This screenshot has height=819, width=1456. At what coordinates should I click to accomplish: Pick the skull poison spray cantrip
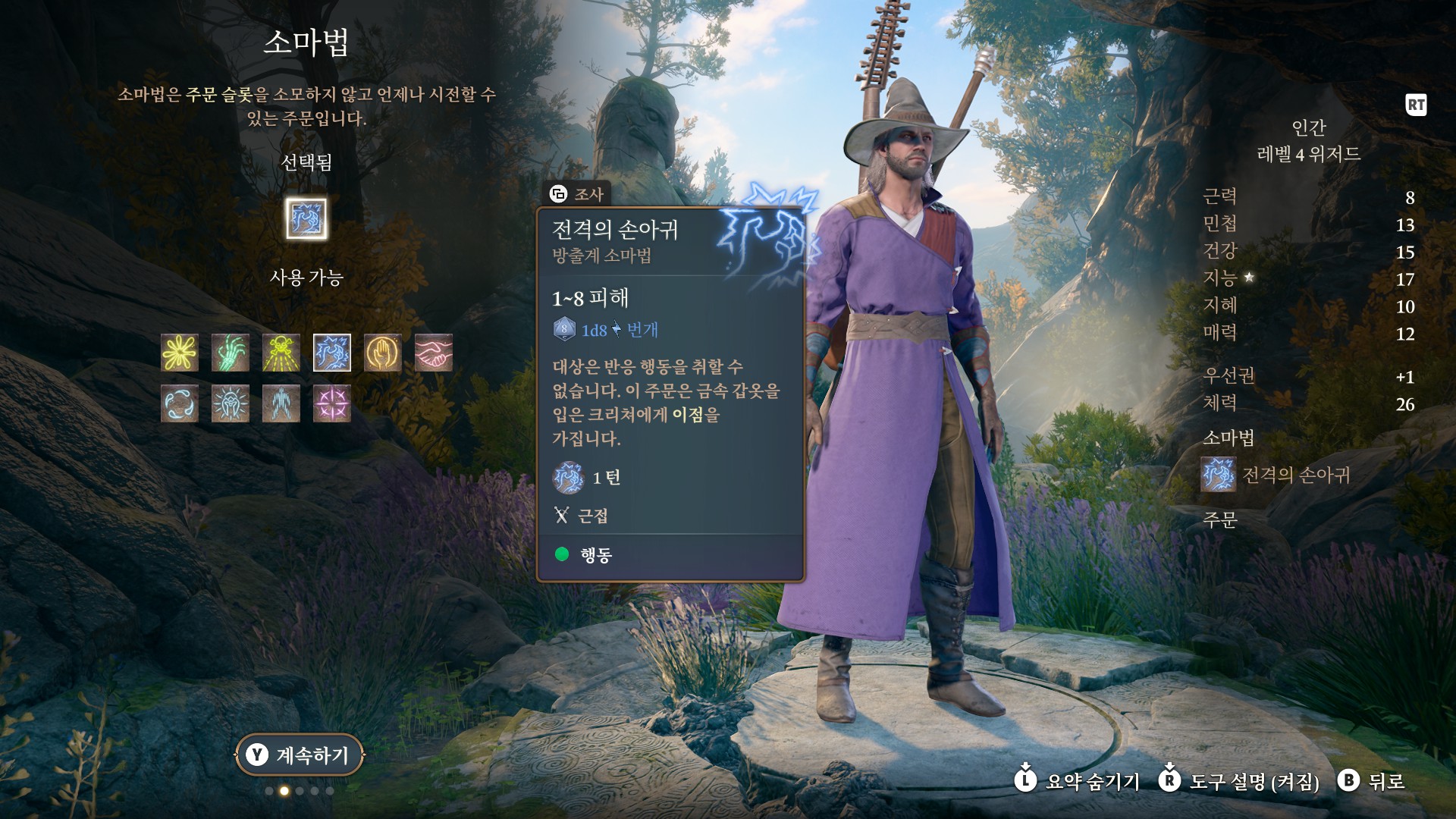point(281,353)
